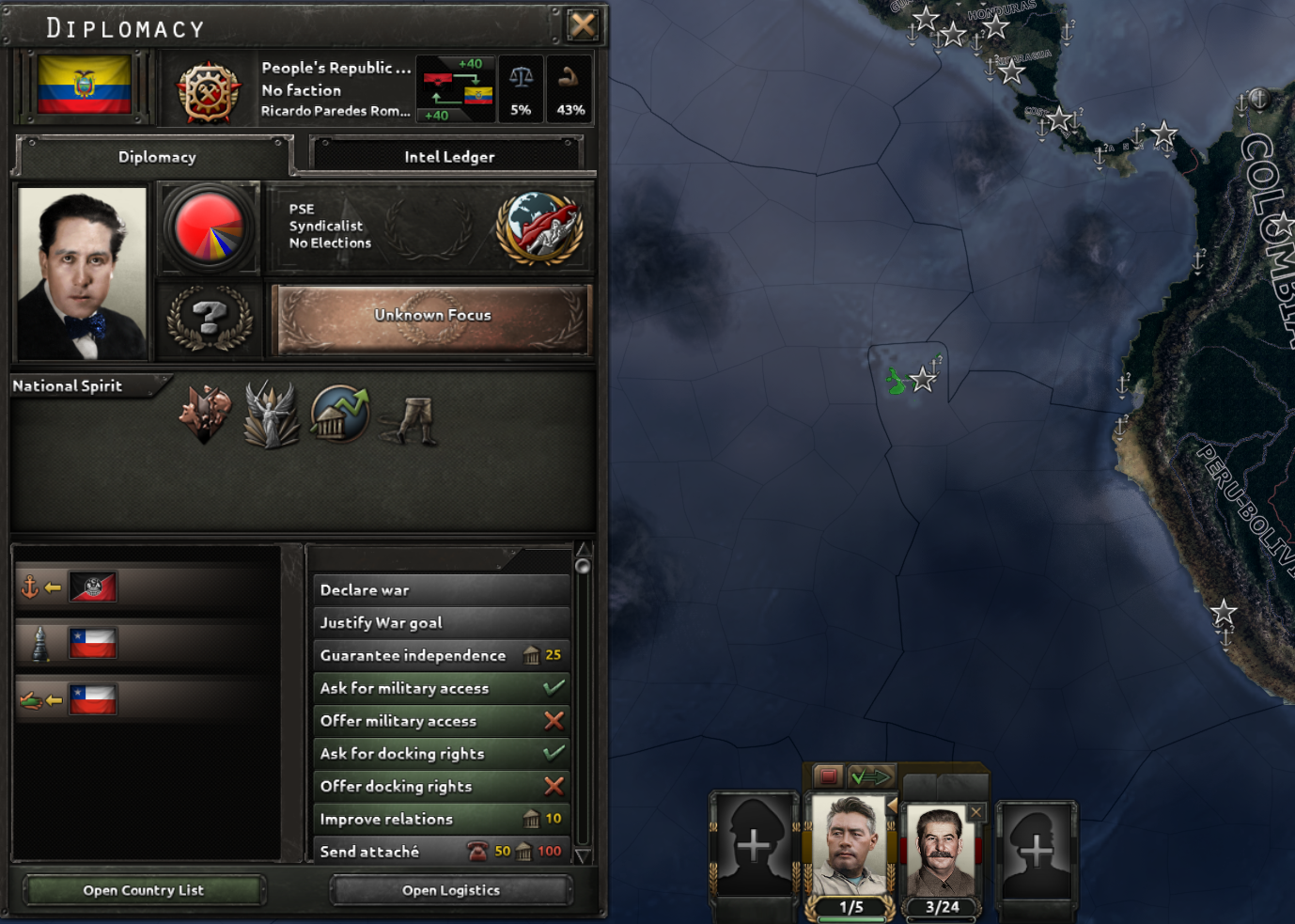Image resolution: width=1295 pixels, height=924 pixels.
Task: Click the red X on Offer docking rights
Action: pyautogui.click(x=553, y=786)
